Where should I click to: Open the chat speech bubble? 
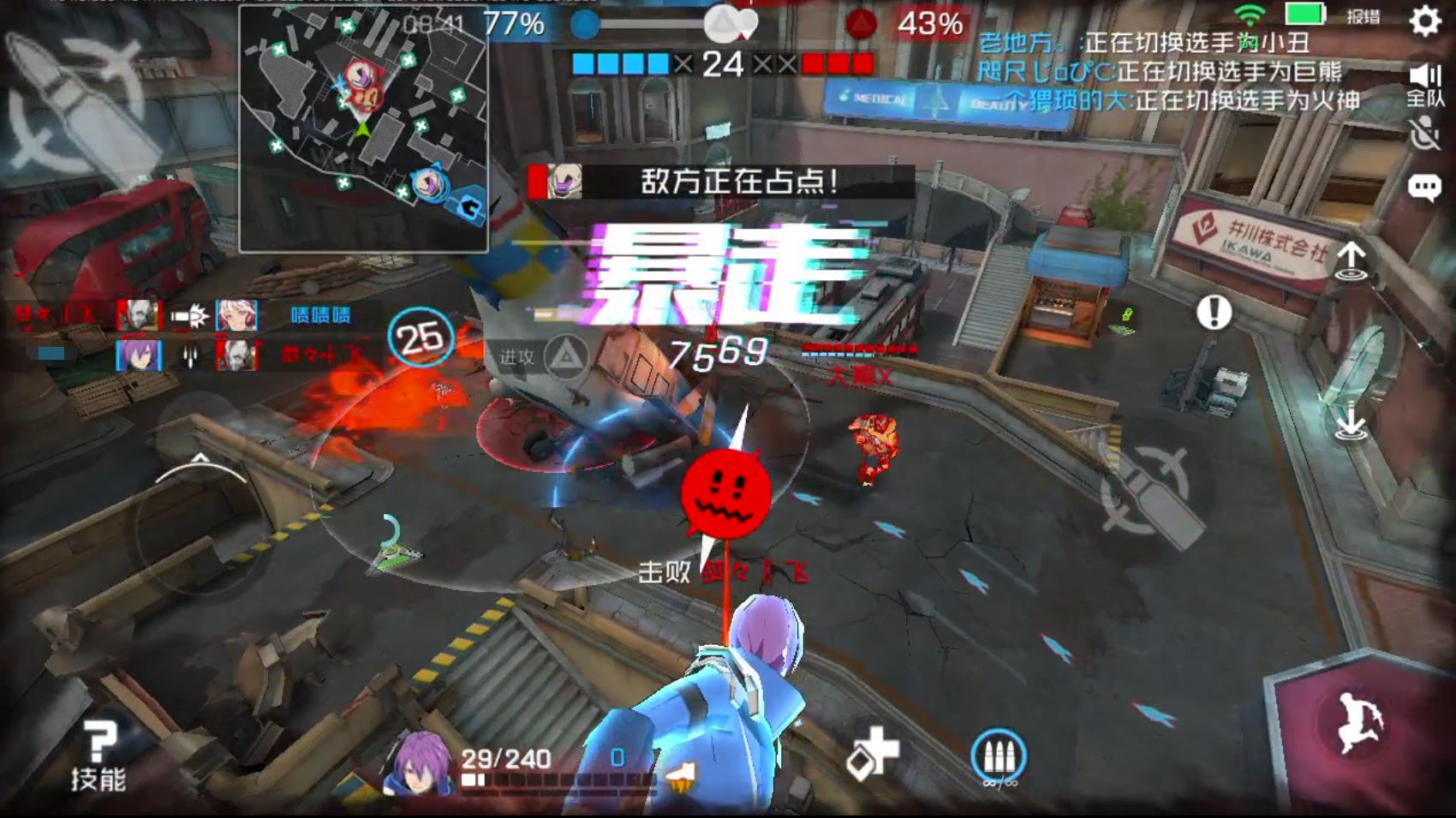pos(1424,188)
